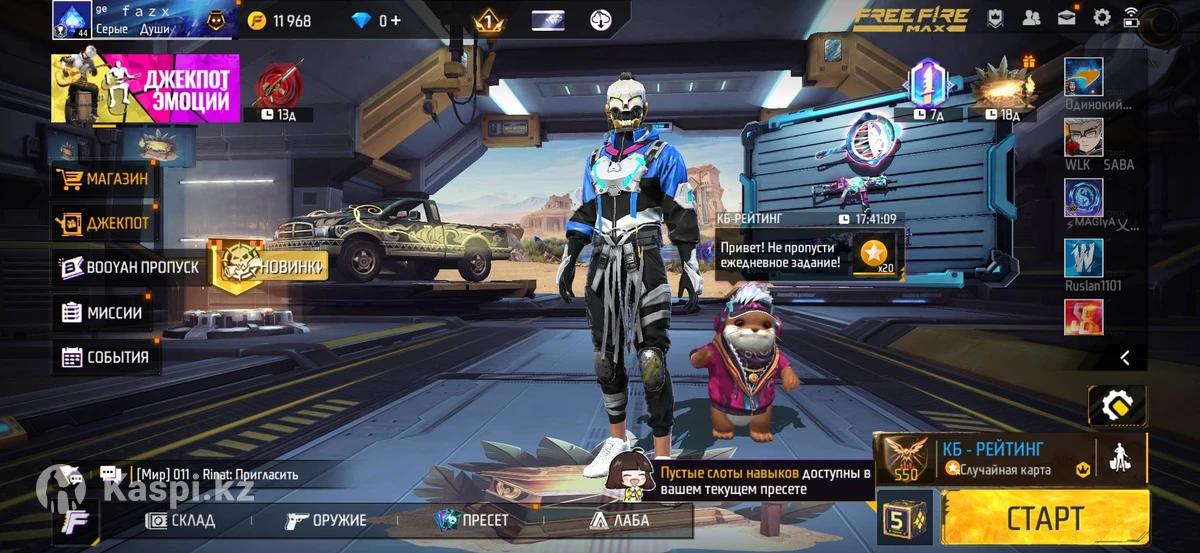Open the gear settings icon
This screenshot has height=553, width=1200.
click(1102, 17)
